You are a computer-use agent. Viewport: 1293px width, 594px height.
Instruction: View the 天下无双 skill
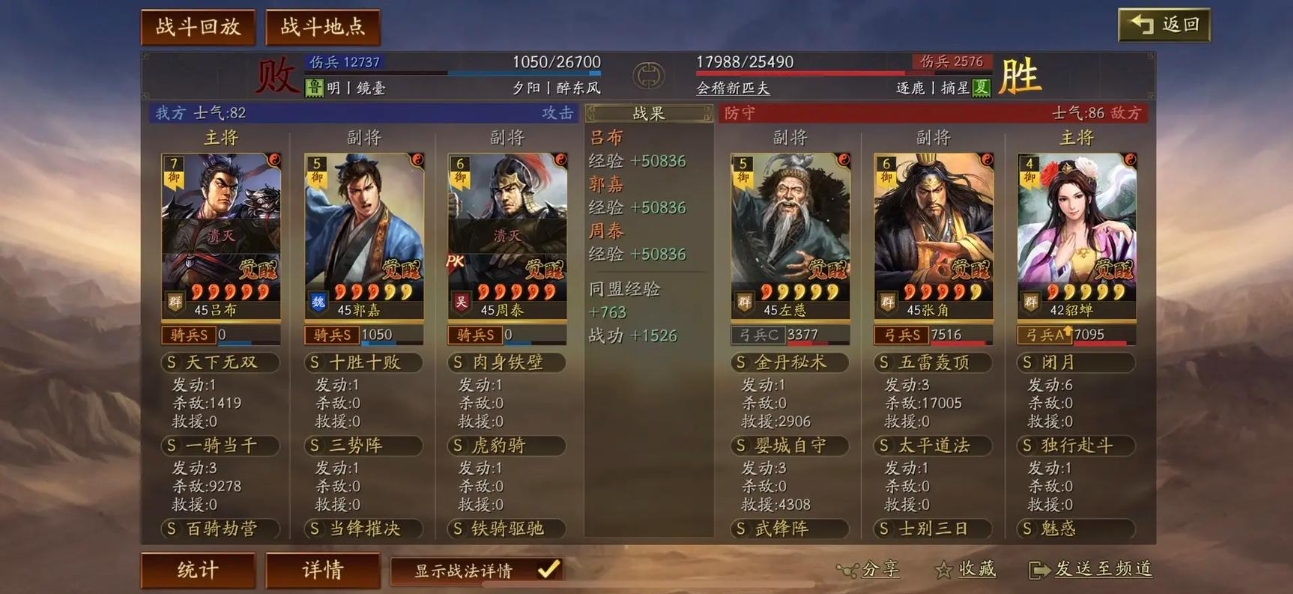coord(221,362)
